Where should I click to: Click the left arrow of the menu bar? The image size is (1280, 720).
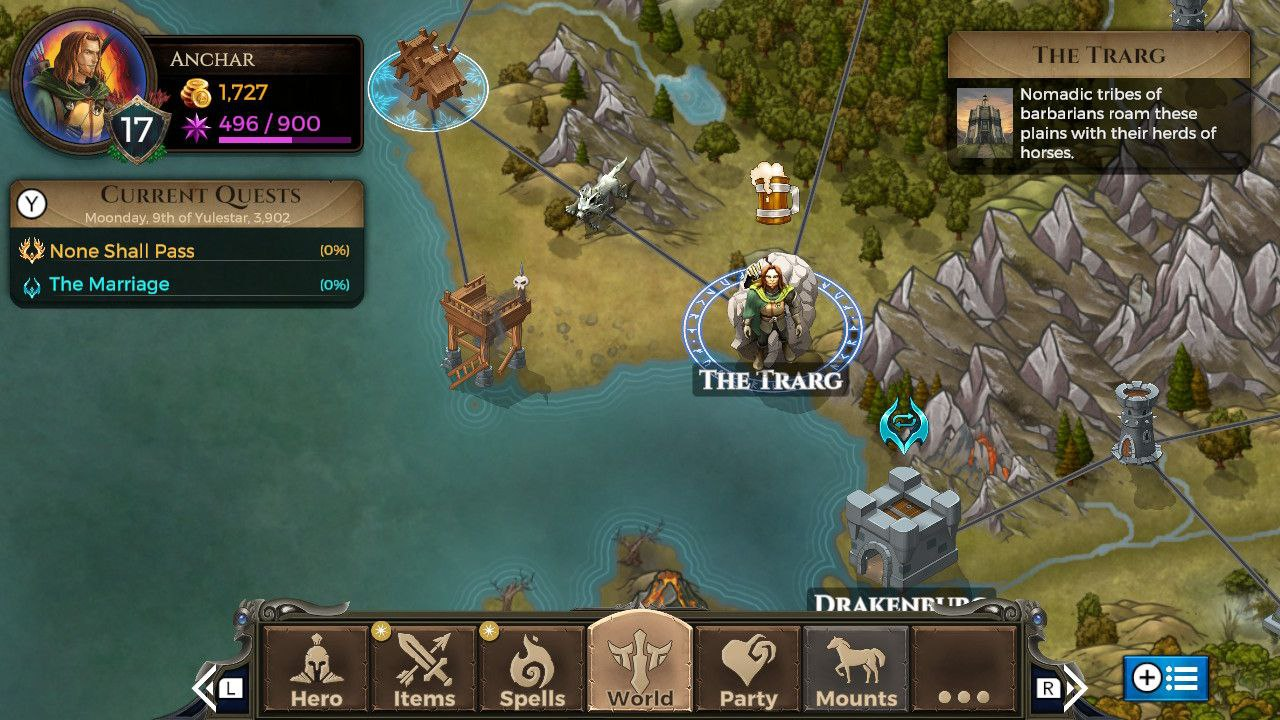click(206, 687)
